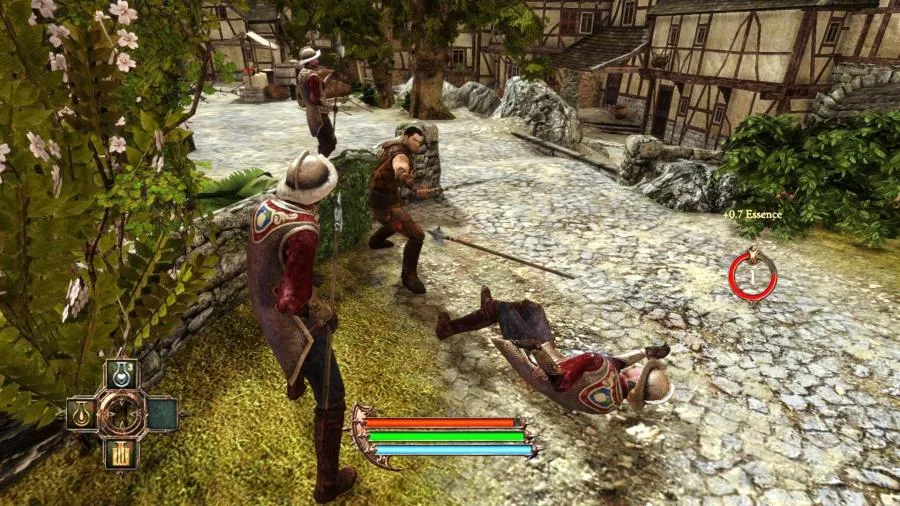Viewport: 900px width, 506px height.
Task: Select the droplet flask quick slot
Action: tap(82, 413)
